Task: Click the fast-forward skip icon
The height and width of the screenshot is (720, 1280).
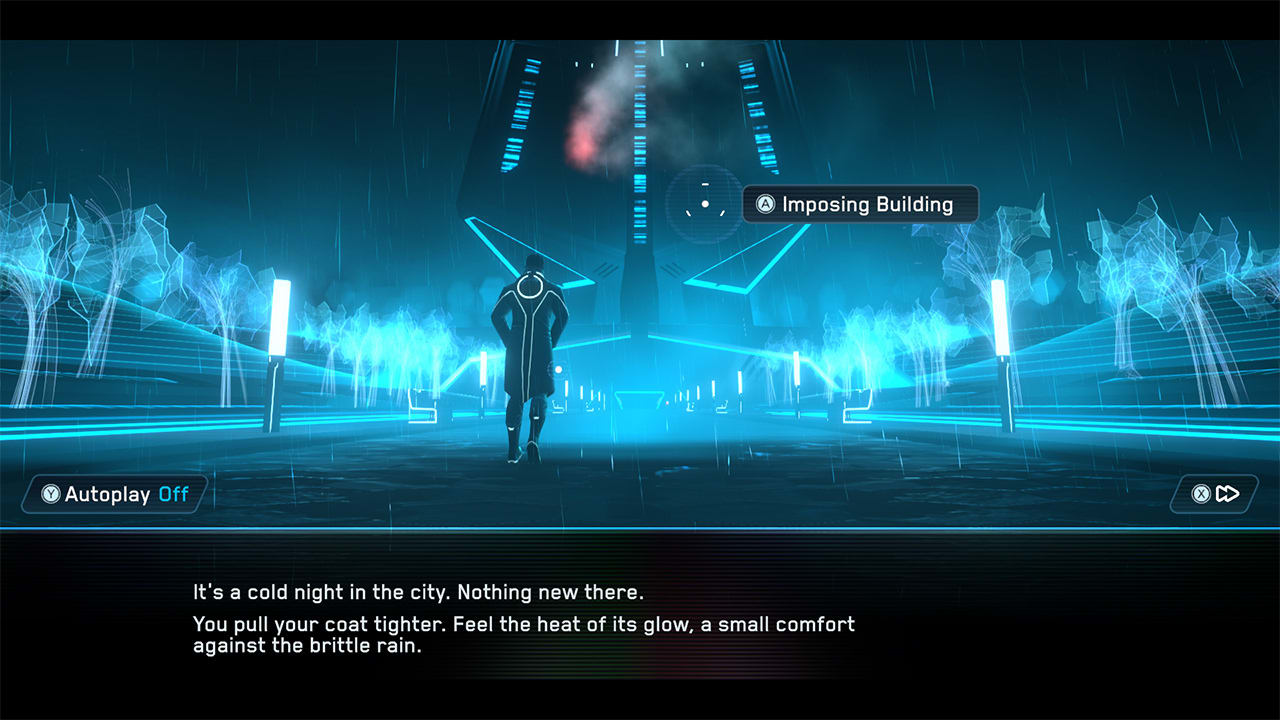Action: tap(1226, 493)
